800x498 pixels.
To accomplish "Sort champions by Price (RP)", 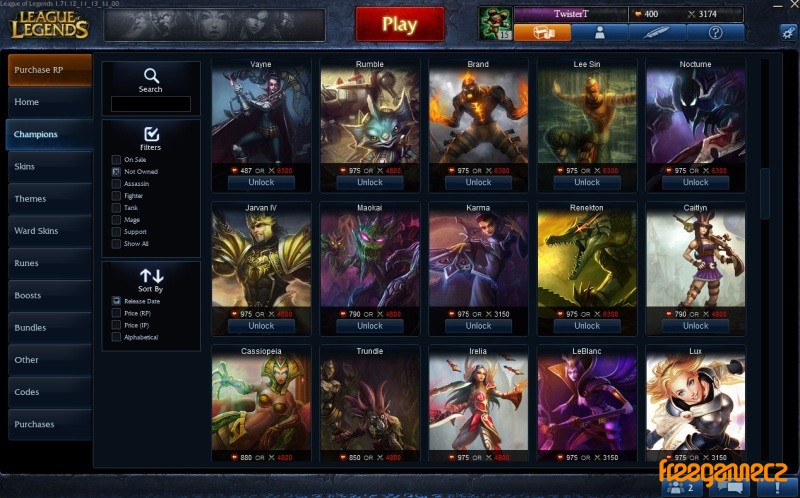I will click(x=117, y=313).
